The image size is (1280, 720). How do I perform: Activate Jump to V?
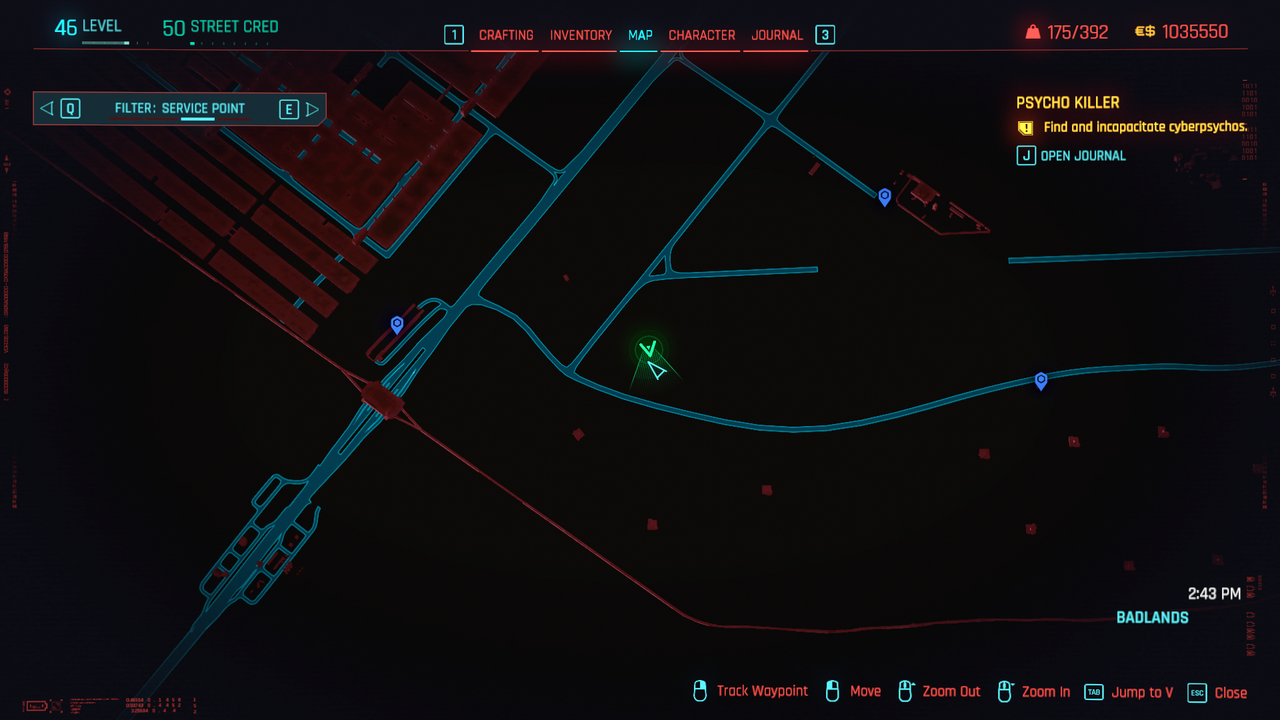1129,692
